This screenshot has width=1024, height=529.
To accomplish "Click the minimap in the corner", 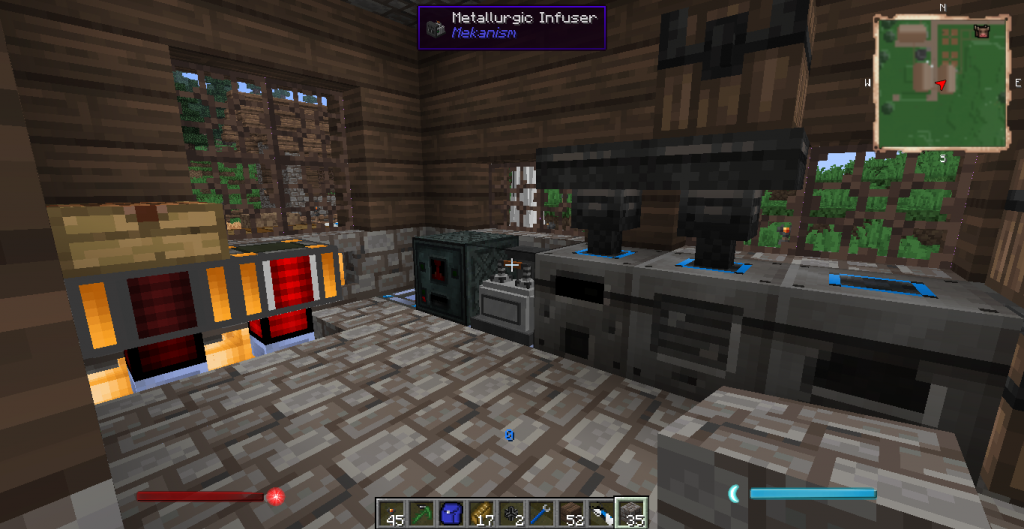I will [x=941, y=82].
